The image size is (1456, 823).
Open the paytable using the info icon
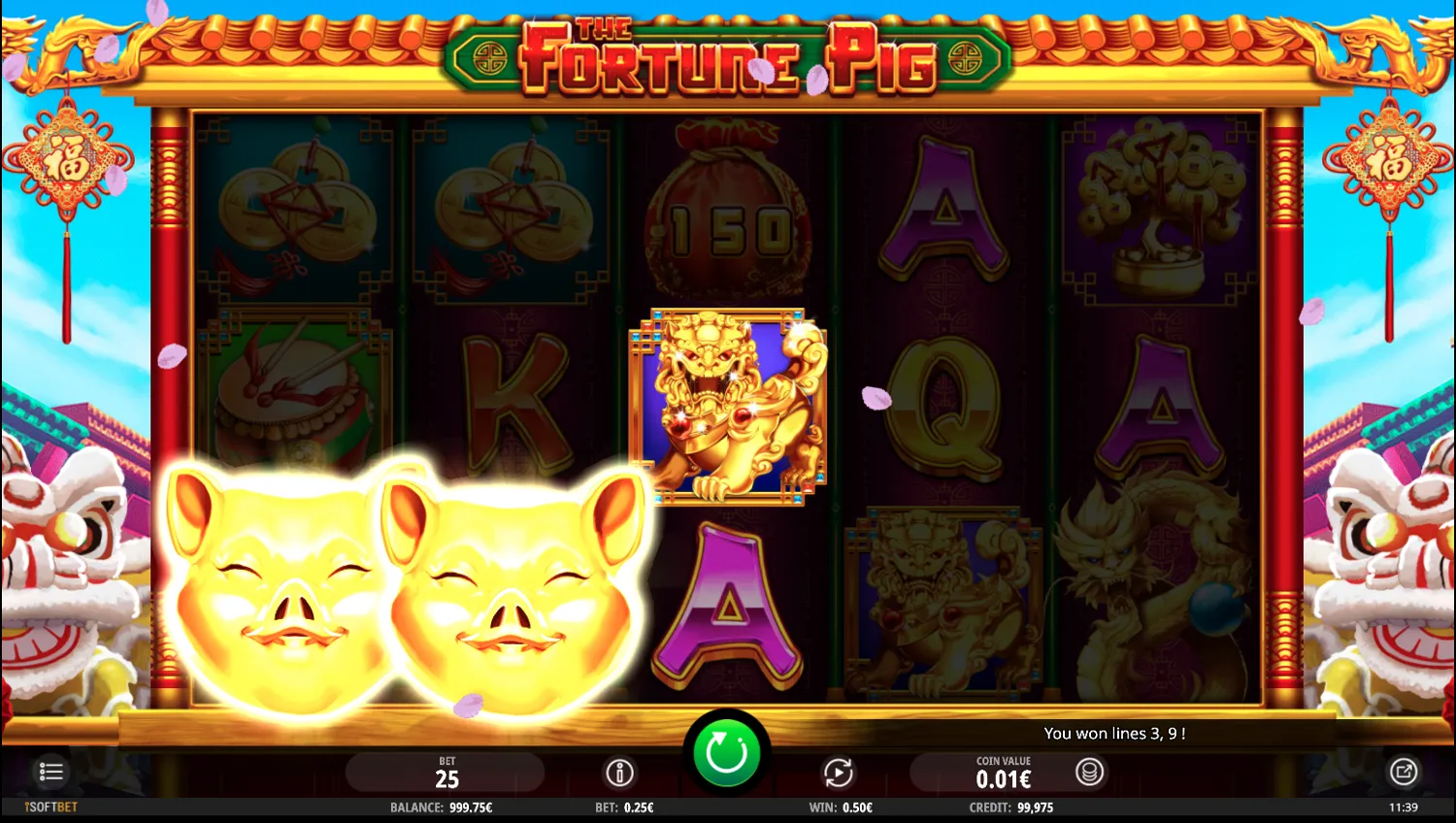(621, 774)
